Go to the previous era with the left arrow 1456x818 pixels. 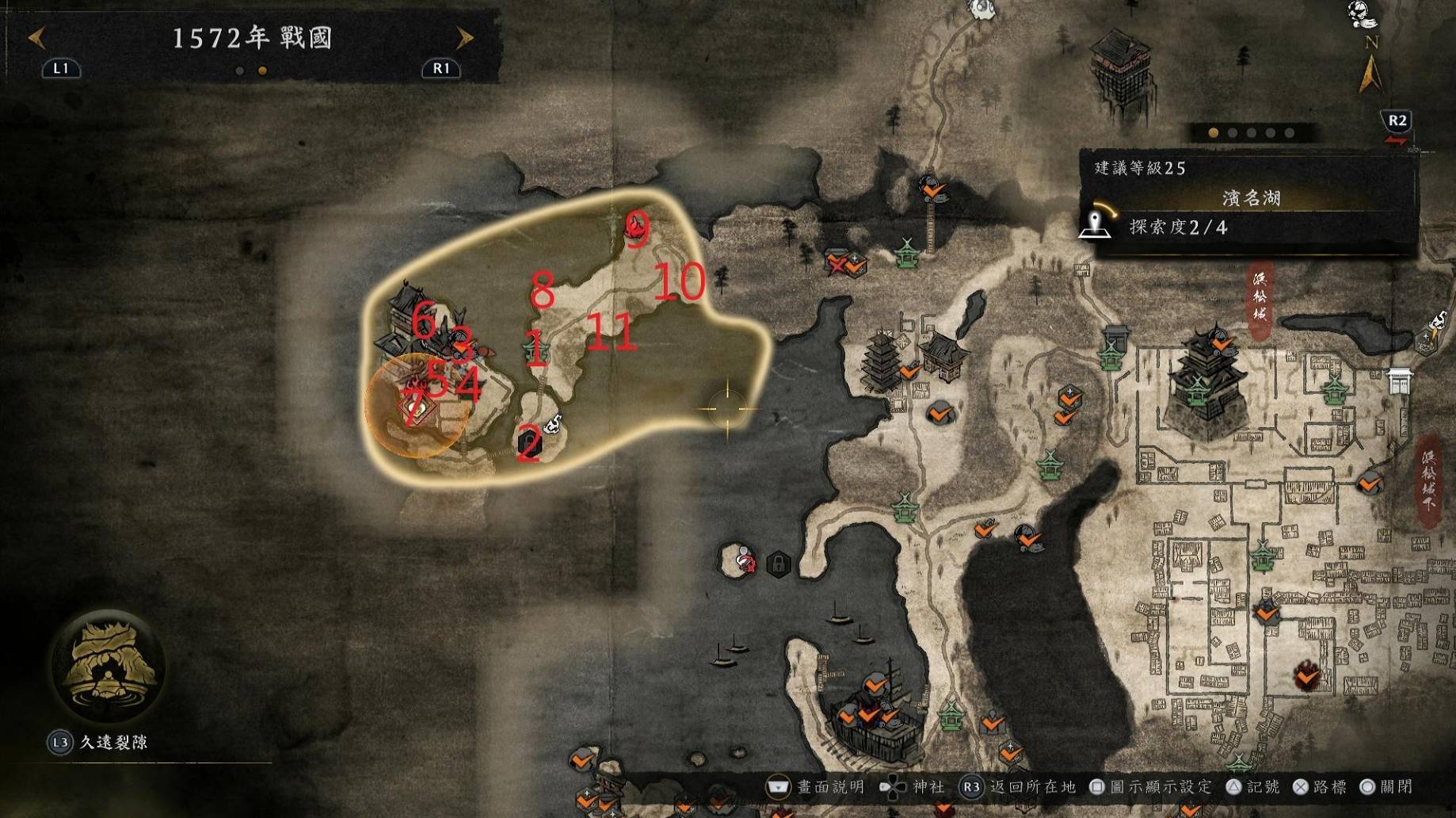pyautogui.click(x=37, y=38)
